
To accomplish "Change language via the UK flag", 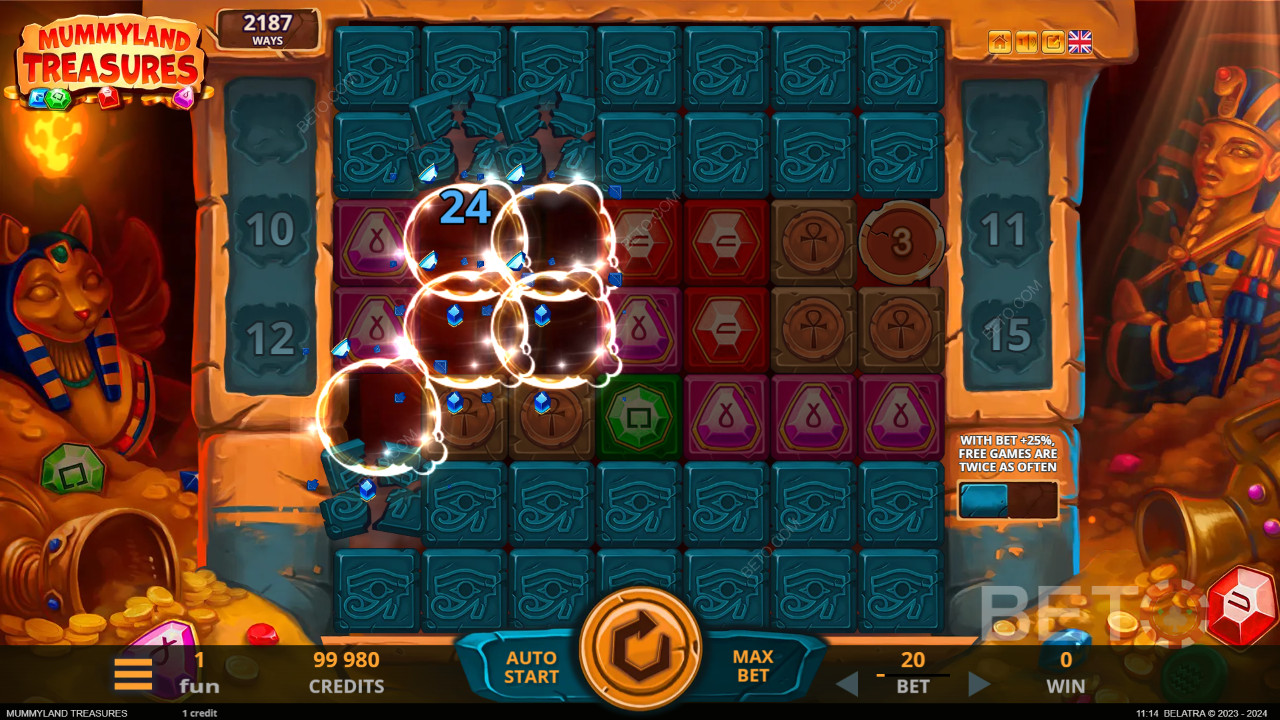I will point(1080,42).
